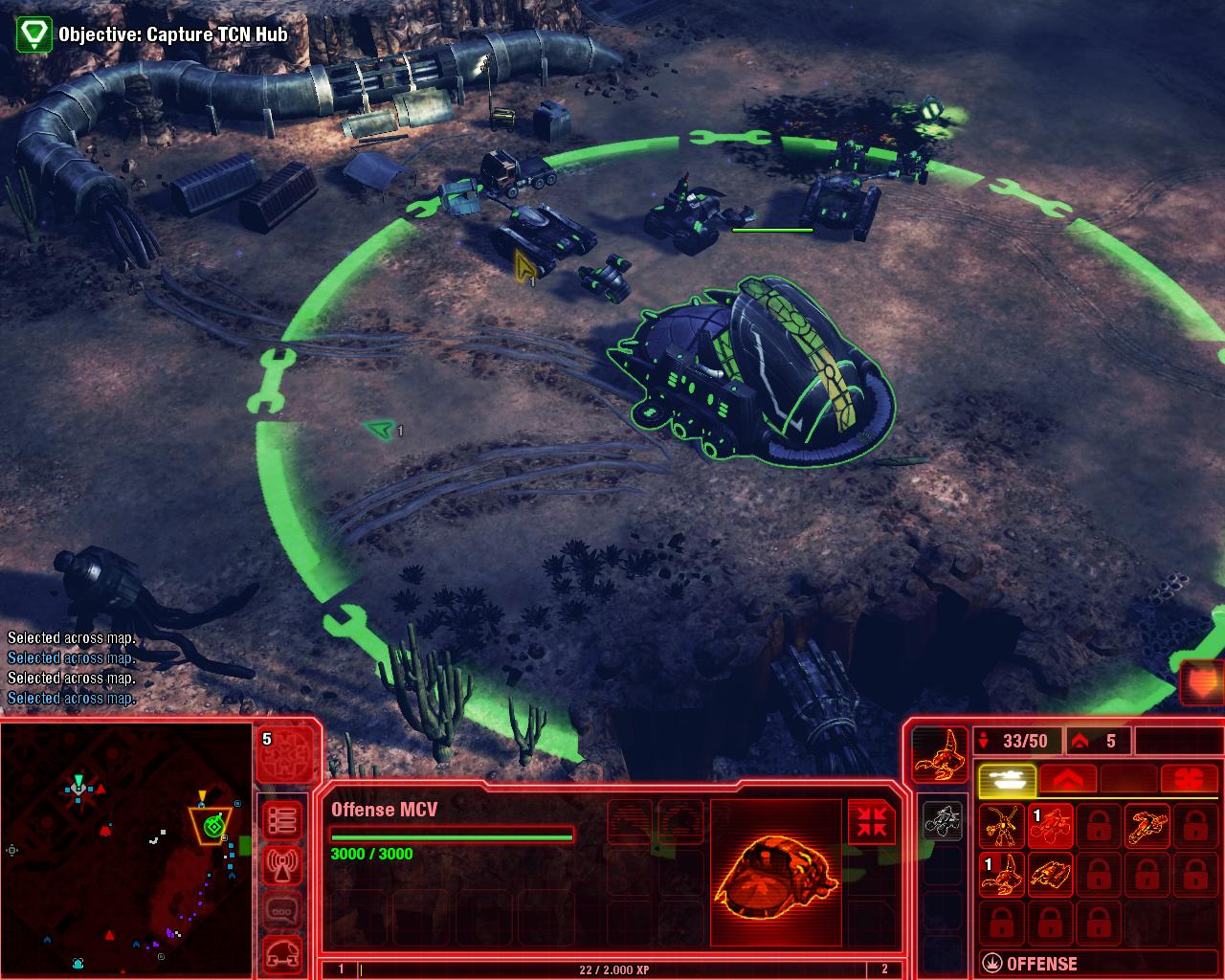Select the MCV dome button beside minimap

(283, 952)
